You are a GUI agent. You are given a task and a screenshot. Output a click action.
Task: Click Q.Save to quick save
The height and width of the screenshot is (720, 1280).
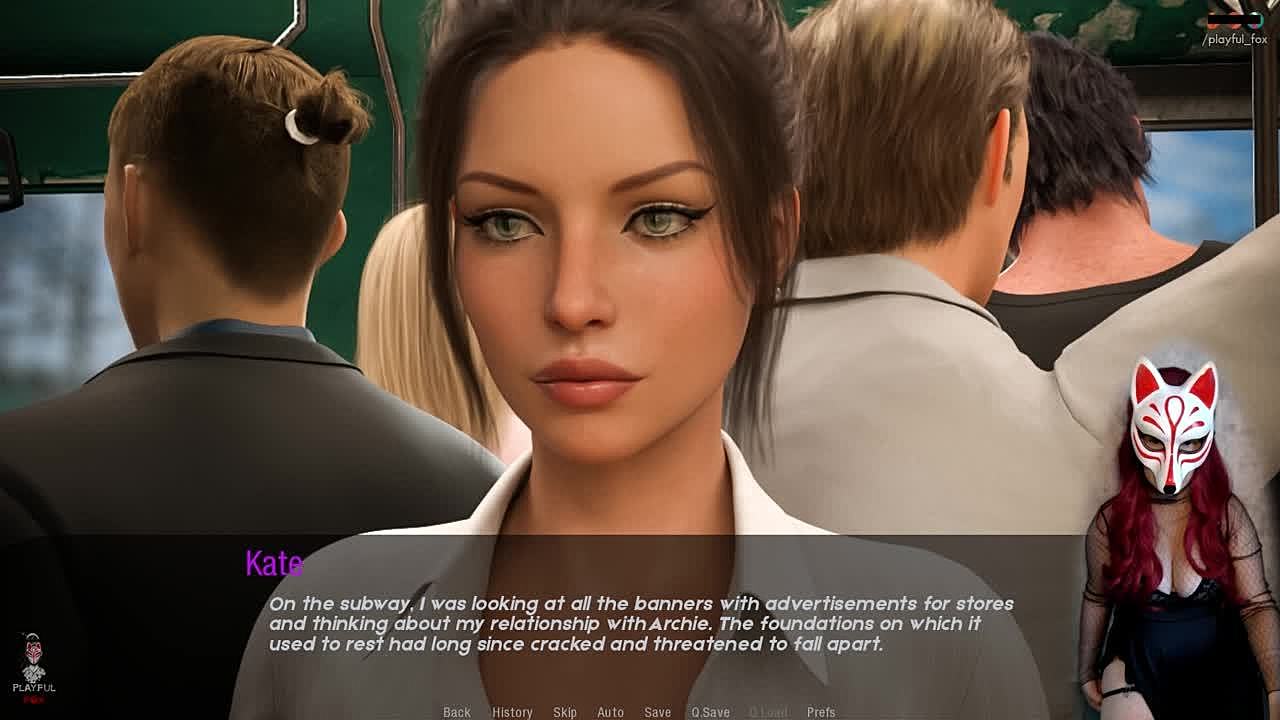tap(710, 712)
